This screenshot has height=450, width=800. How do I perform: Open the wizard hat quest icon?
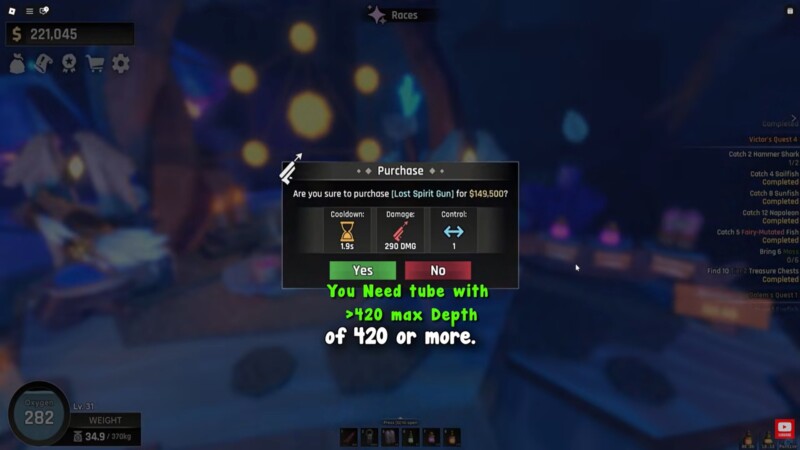point(44,64)
